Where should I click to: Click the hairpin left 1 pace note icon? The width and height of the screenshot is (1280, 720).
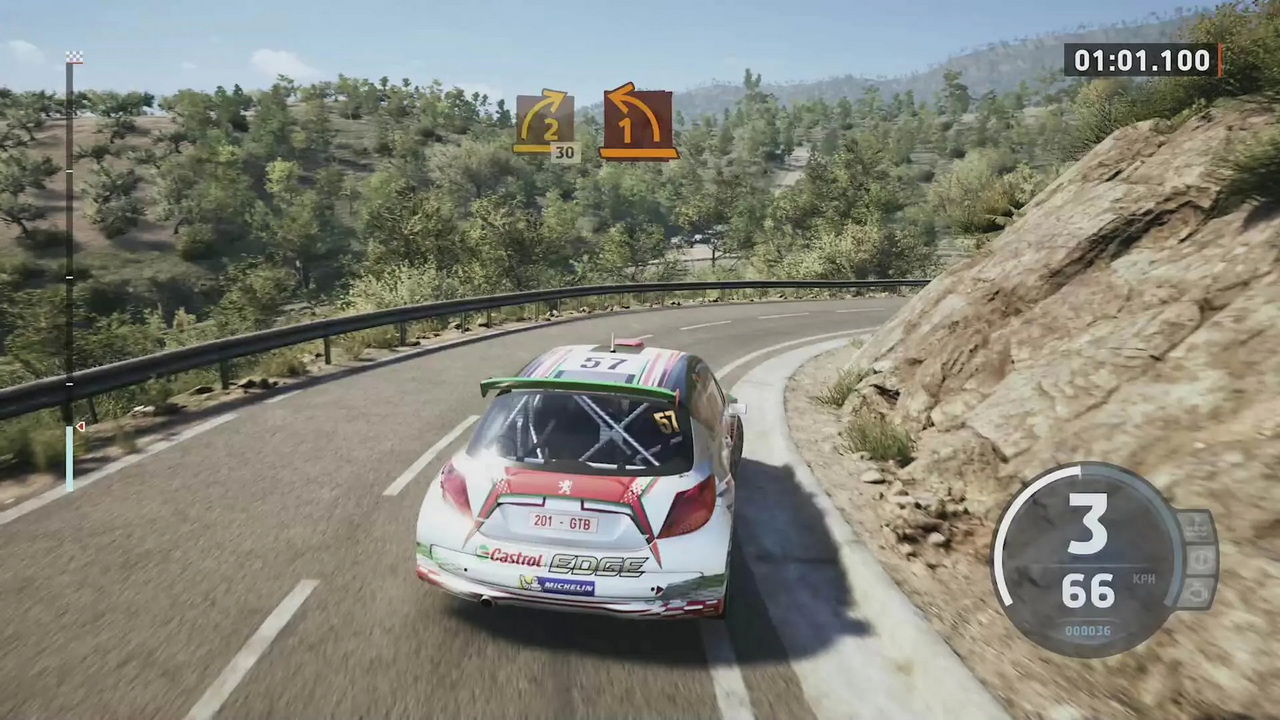637,120
